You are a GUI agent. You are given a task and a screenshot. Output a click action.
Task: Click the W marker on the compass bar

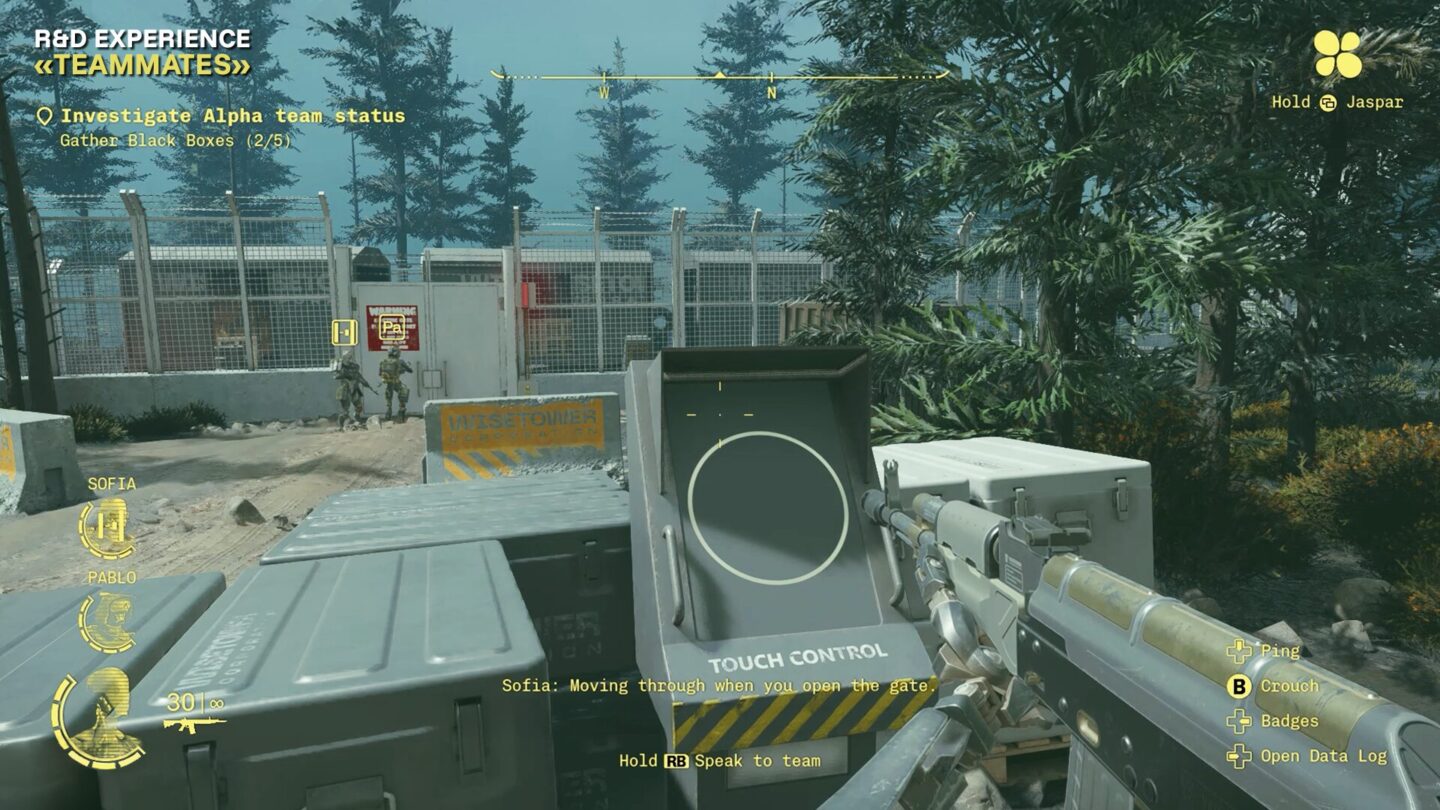click(x=603, y=89)
